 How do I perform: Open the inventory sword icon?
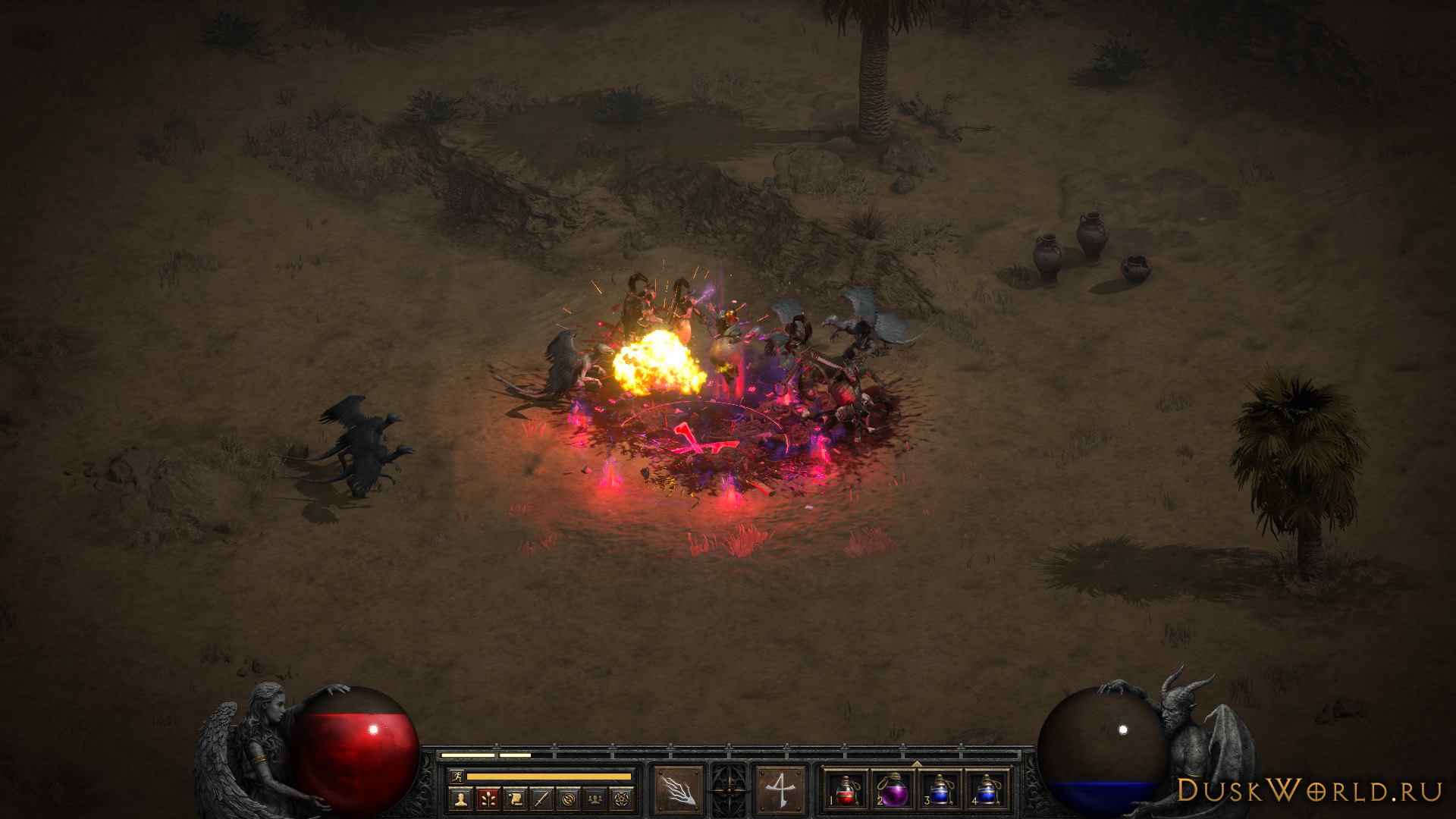pos(541,799)
